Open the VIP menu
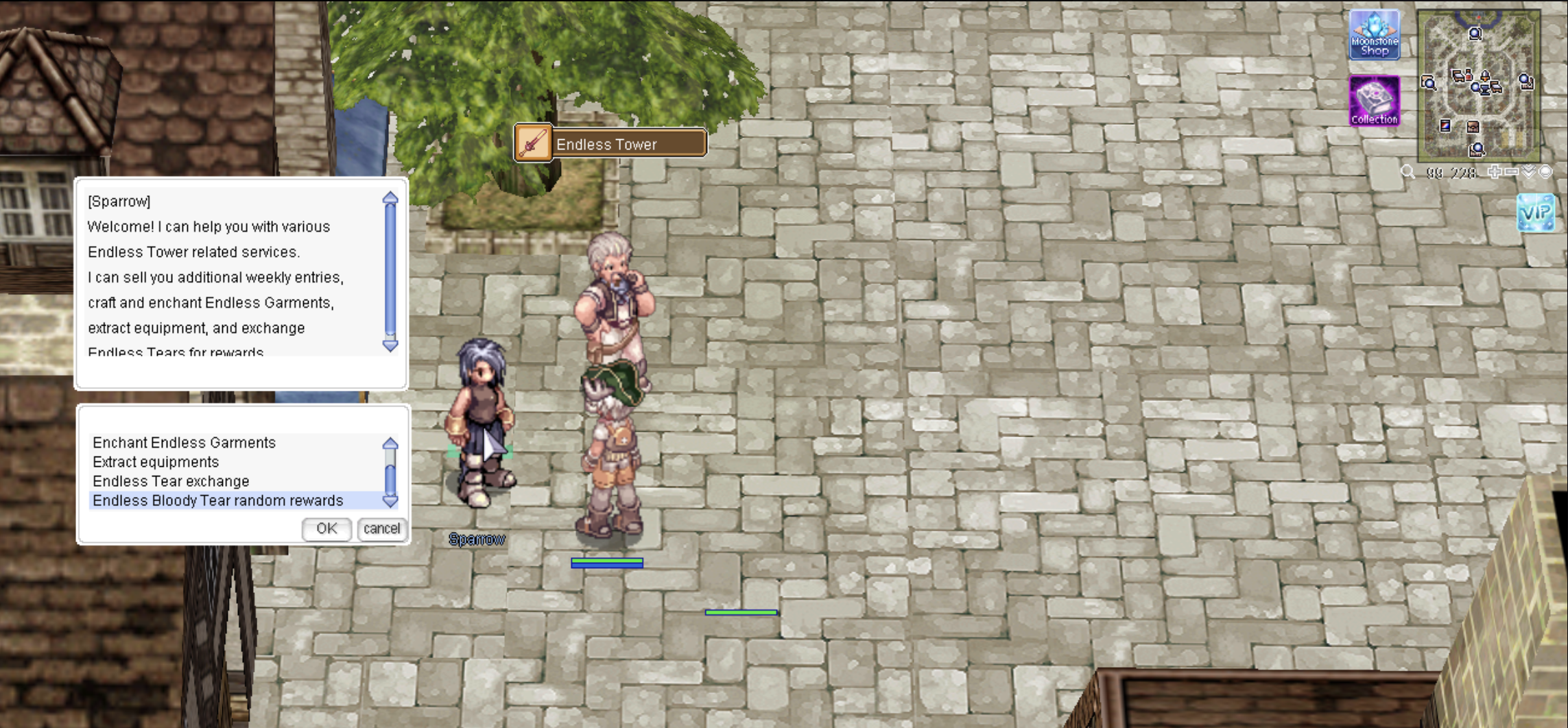The image size is (1568, 728). click(1535, 213)
